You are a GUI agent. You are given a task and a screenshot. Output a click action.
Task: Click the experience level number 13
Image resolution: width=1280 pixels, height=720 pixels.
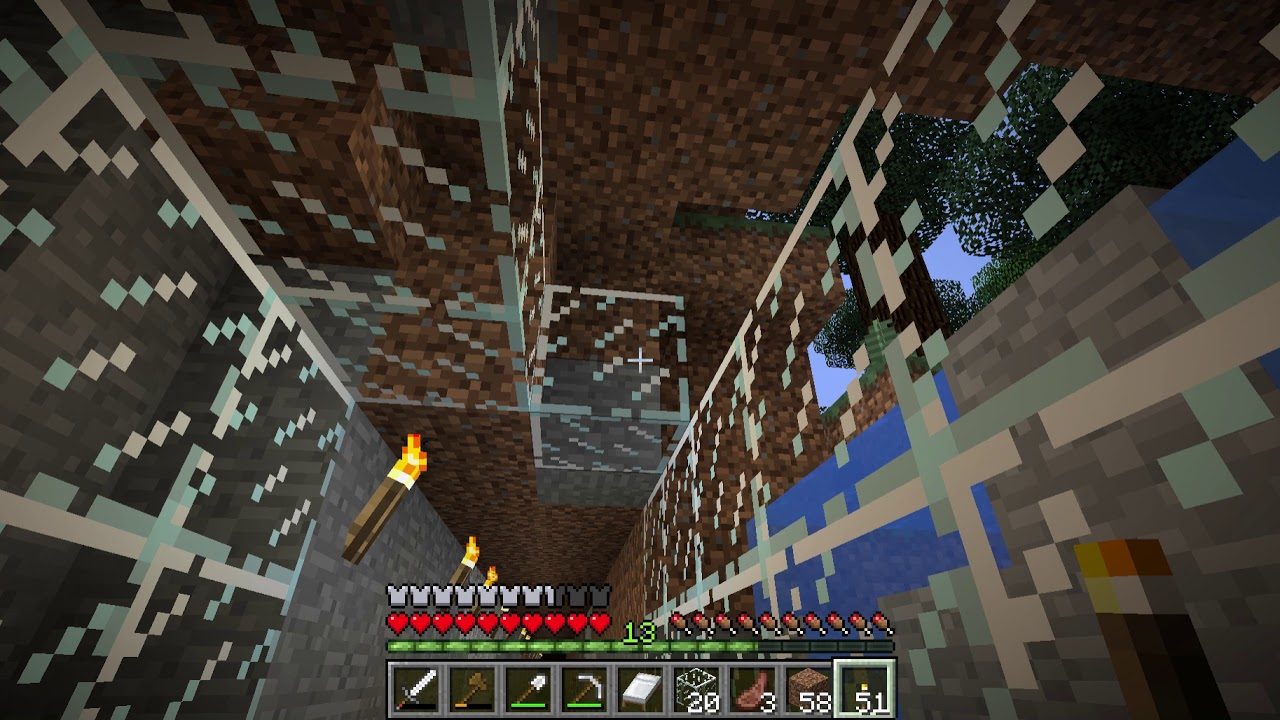(641, 632)
